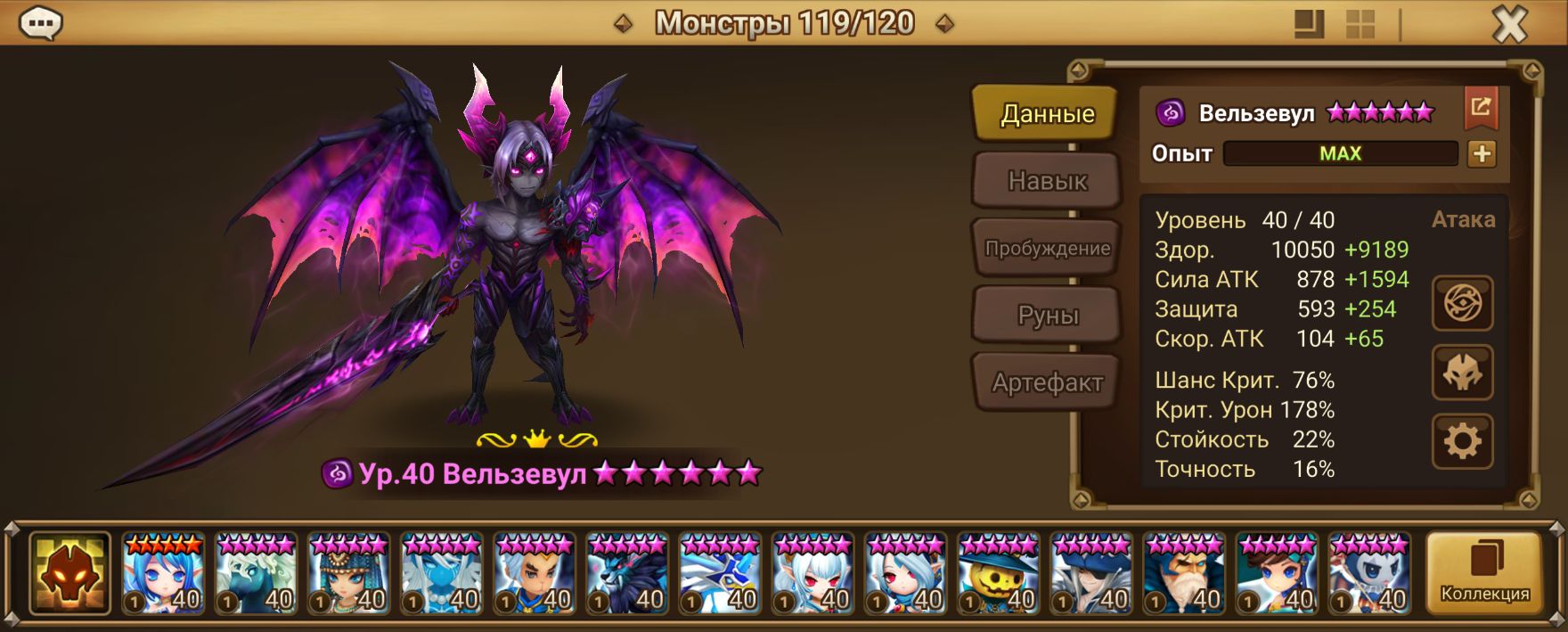Click the right arrow beside Монстры 119/120
Viewport: 1568px width, 632px height.
click(945, 24)
